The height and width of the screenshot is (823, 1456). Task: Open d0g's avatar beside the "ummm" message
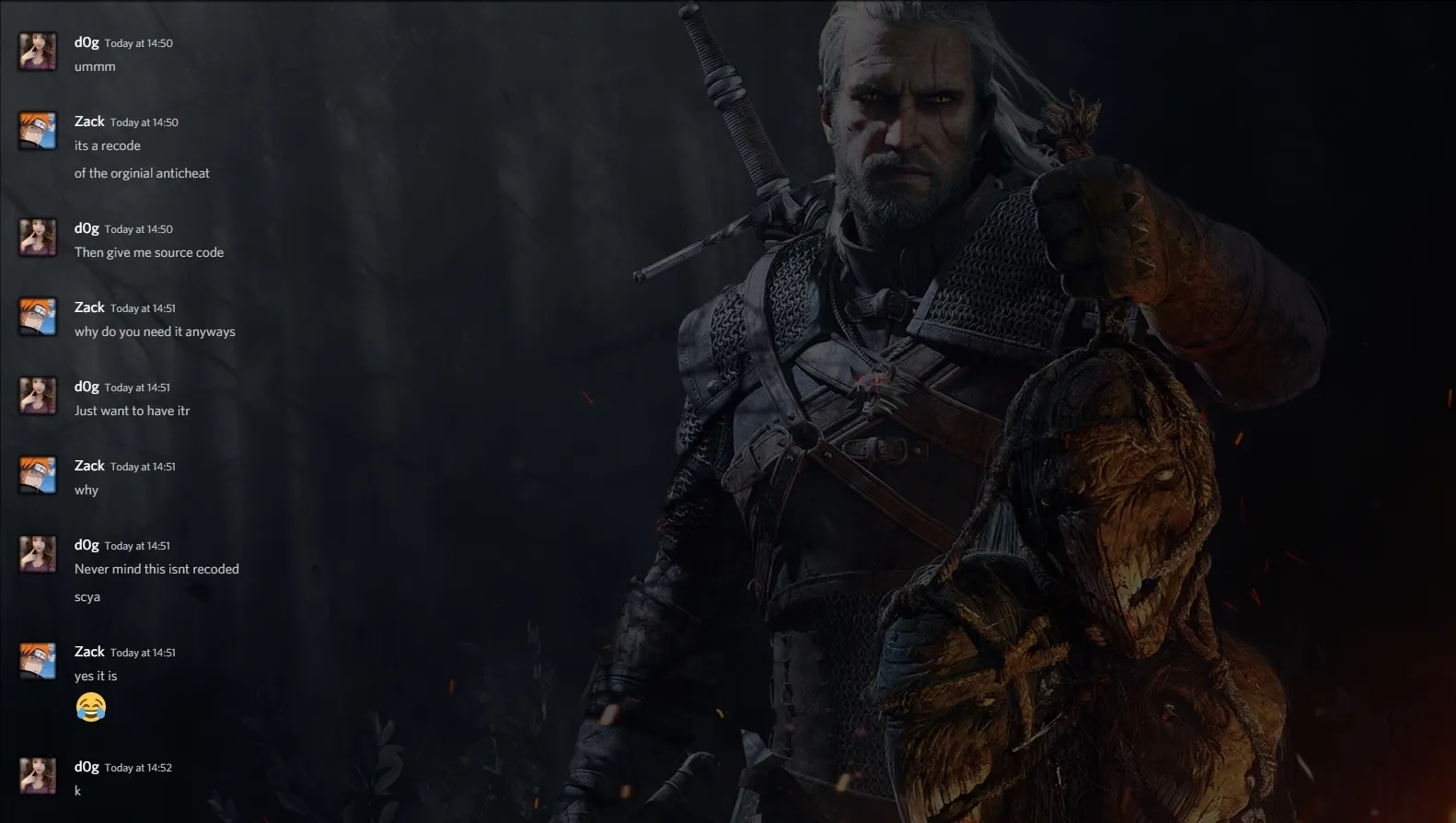[x=38, y=52]
